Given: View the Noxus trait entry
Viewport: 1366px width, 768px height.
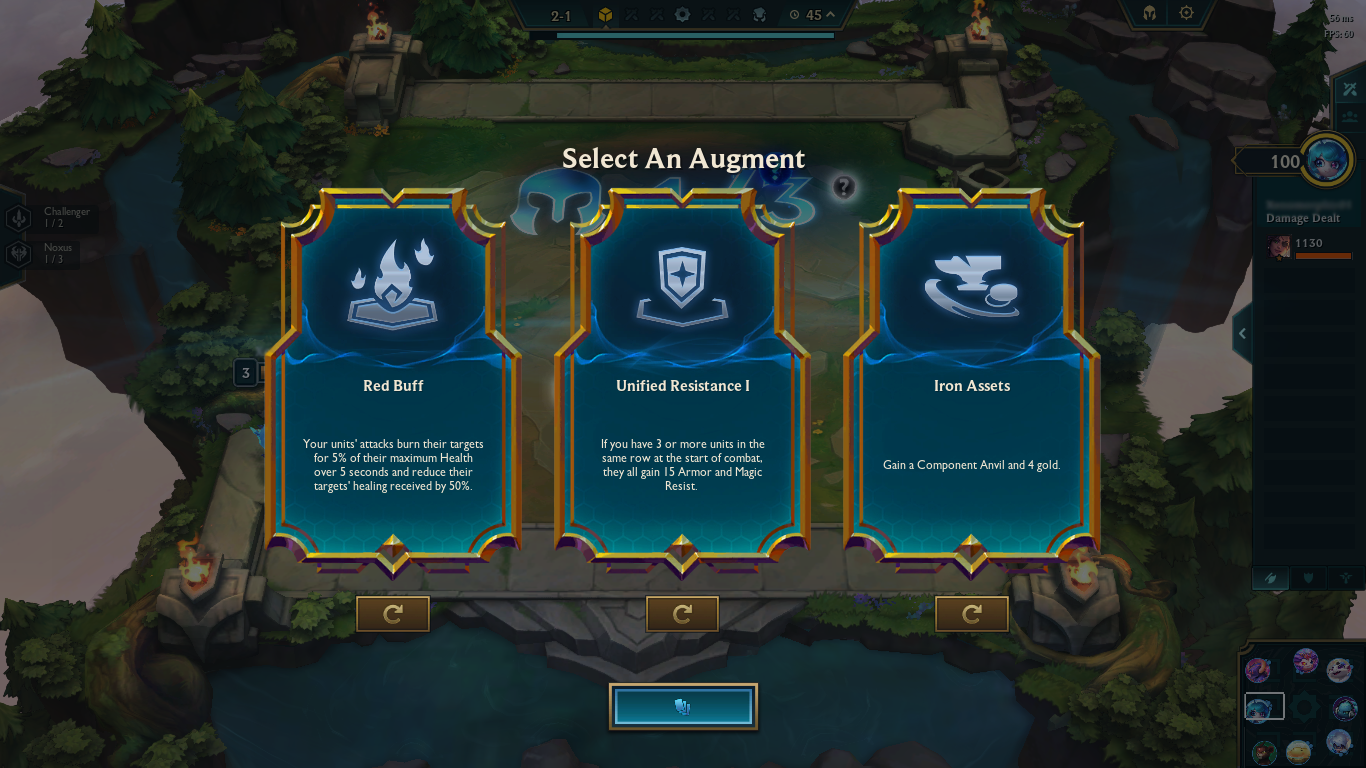Looking at the screenshot, I should click(48, 254).
